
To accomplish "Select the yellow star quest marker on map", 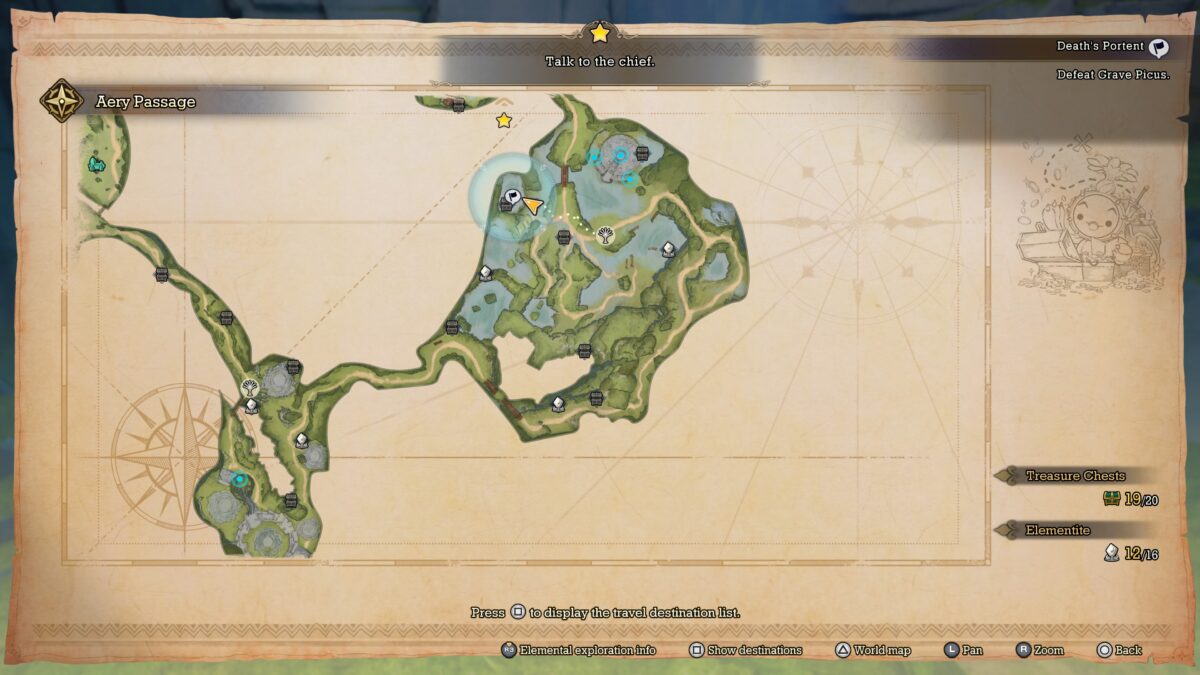I will tap(504, 121).
